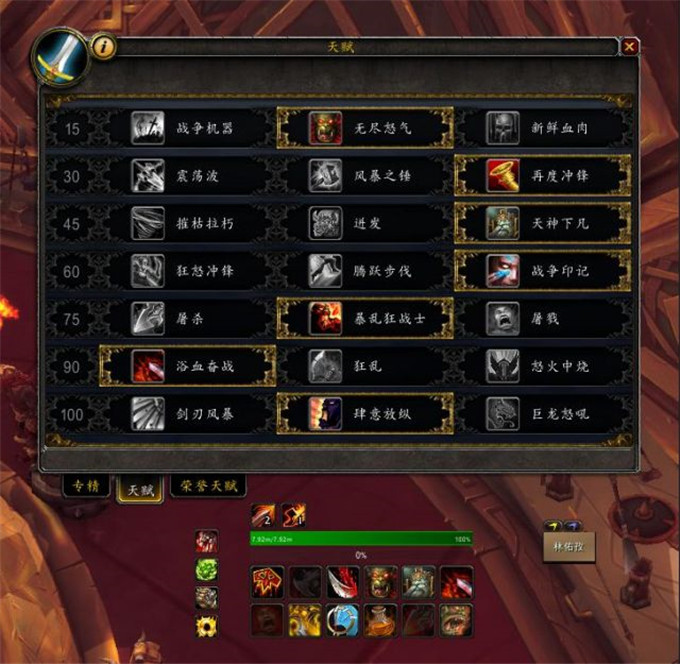Select the 怒火中烧 talent
The height and width of the screenshot is (664, 680).
pos(543,366)
